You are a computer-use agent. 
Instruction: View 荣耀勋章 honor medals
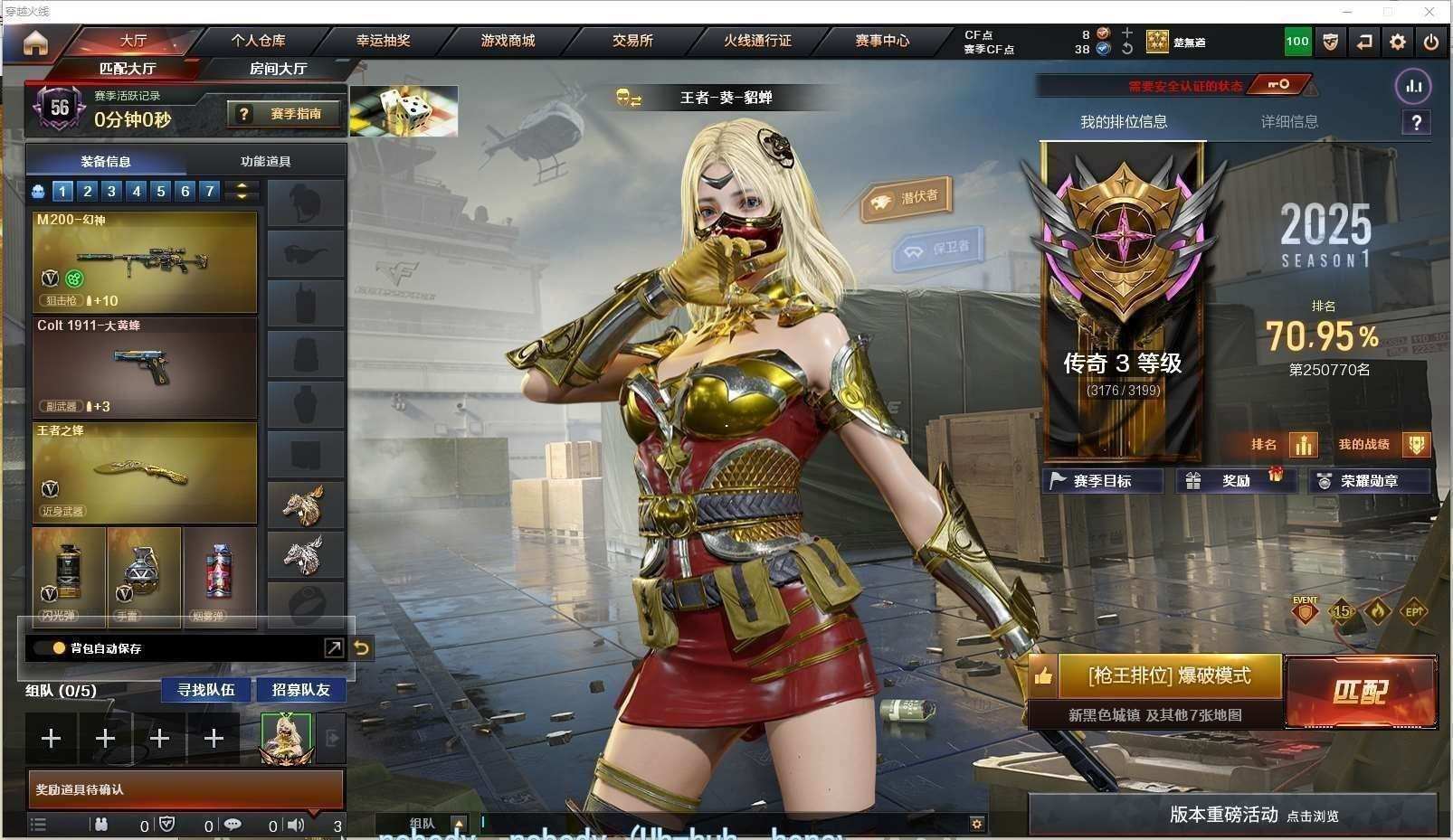[x=1369, y=481]
